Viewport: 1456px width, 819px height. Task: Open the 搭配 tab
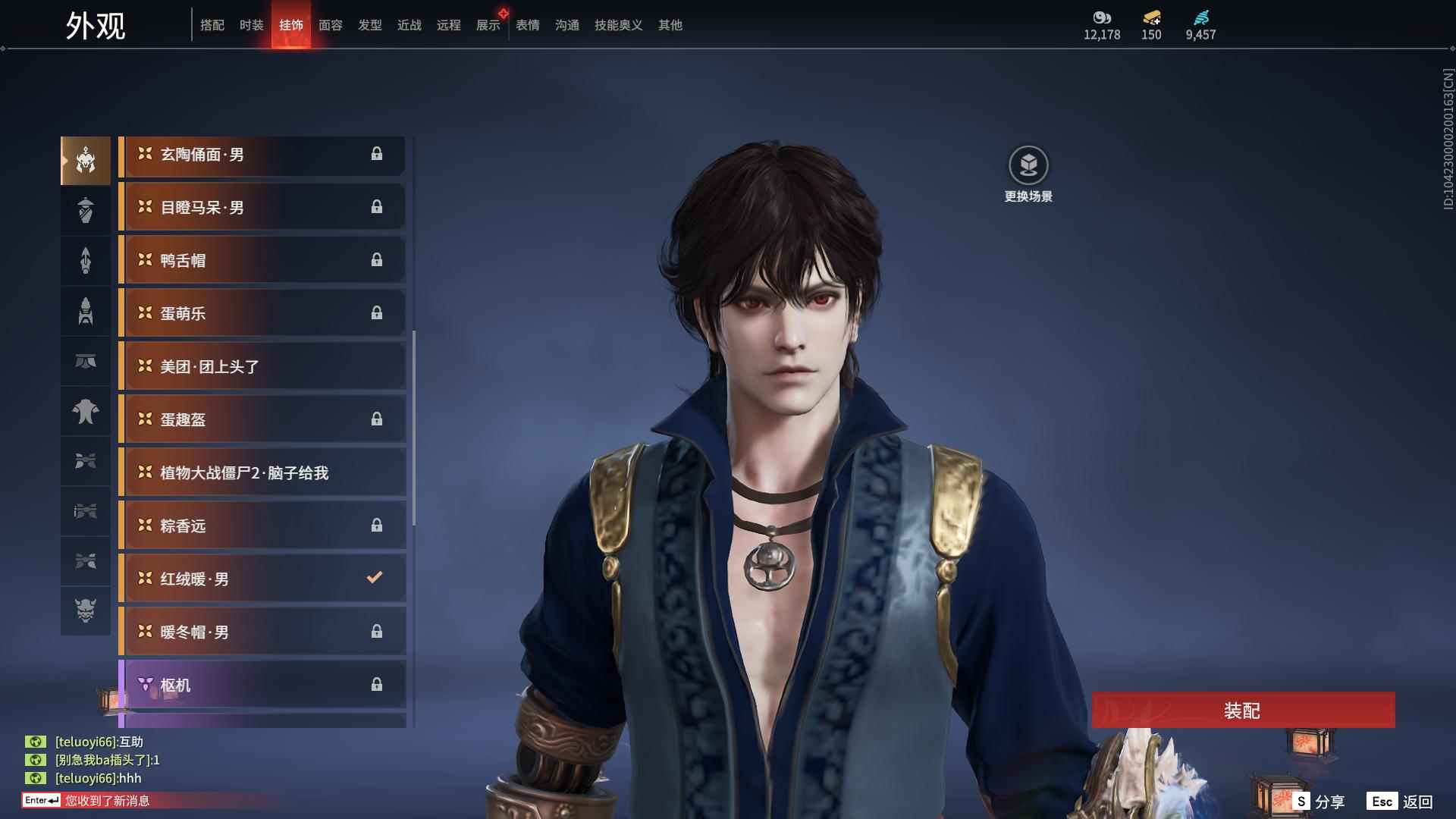pyautogui.click(x=212, y=25)
